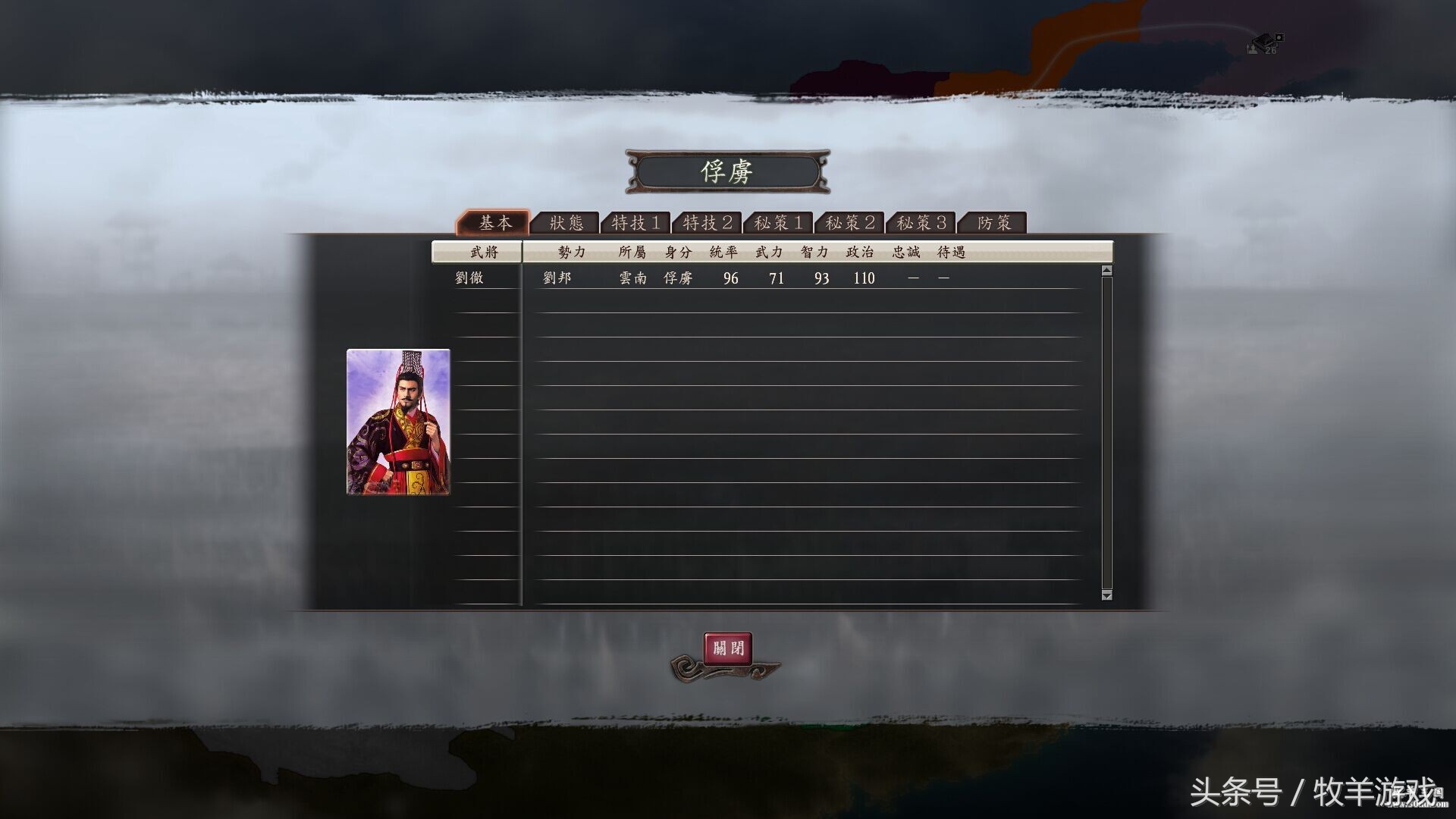Sort prisoners by 政治 column

tap(859, 251)
